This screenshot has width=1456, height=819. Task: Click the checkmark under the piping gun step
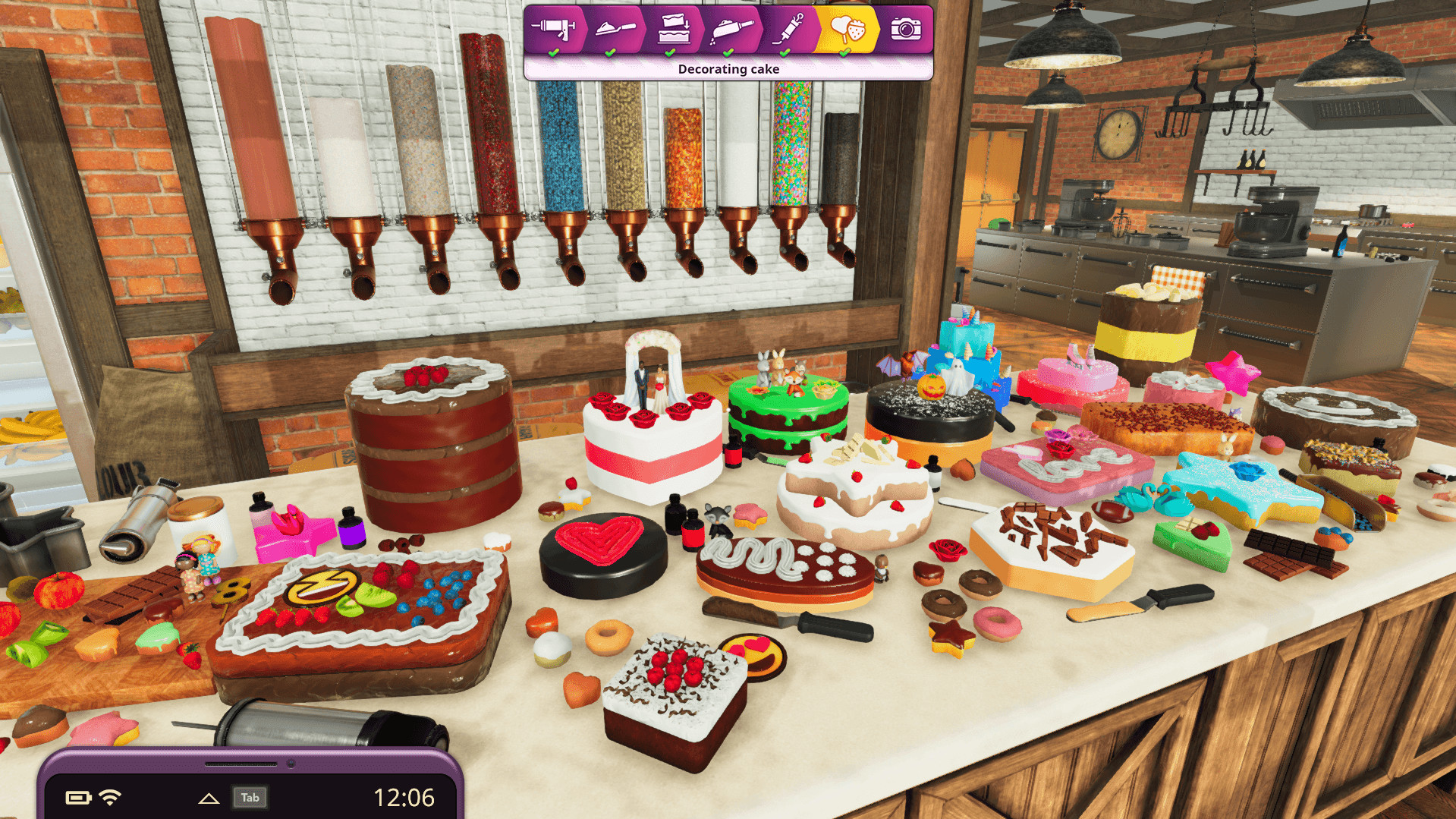tap(555, 51)
